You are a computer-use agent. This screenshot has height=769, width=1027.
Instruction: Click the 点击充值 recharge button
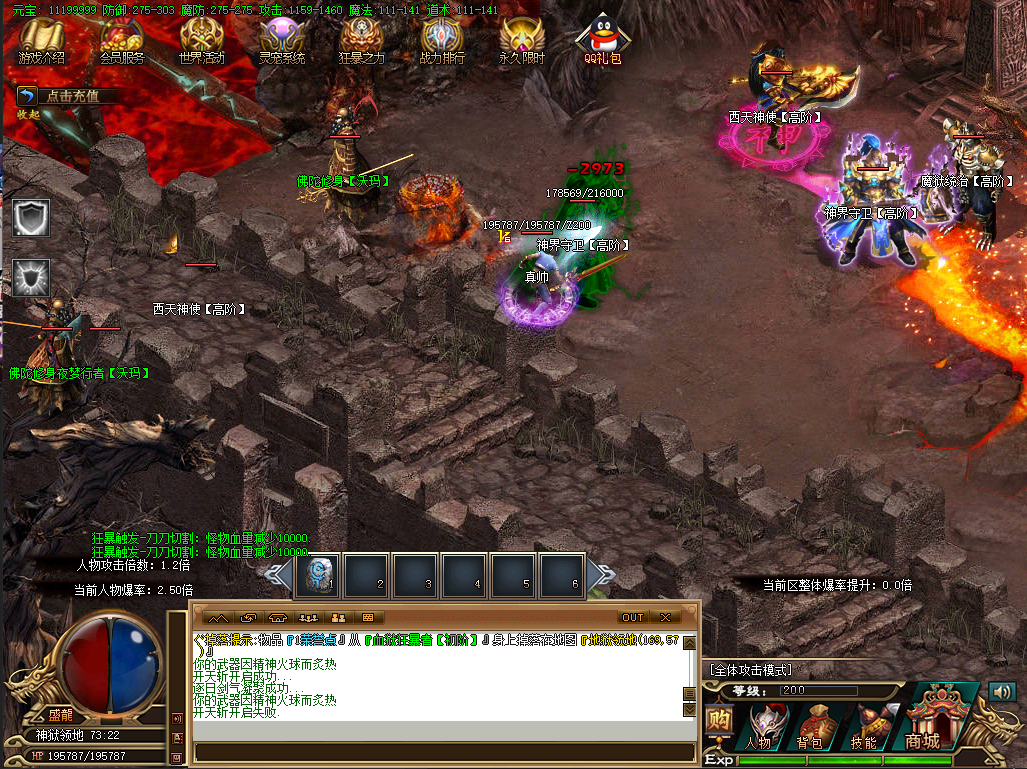70,96
